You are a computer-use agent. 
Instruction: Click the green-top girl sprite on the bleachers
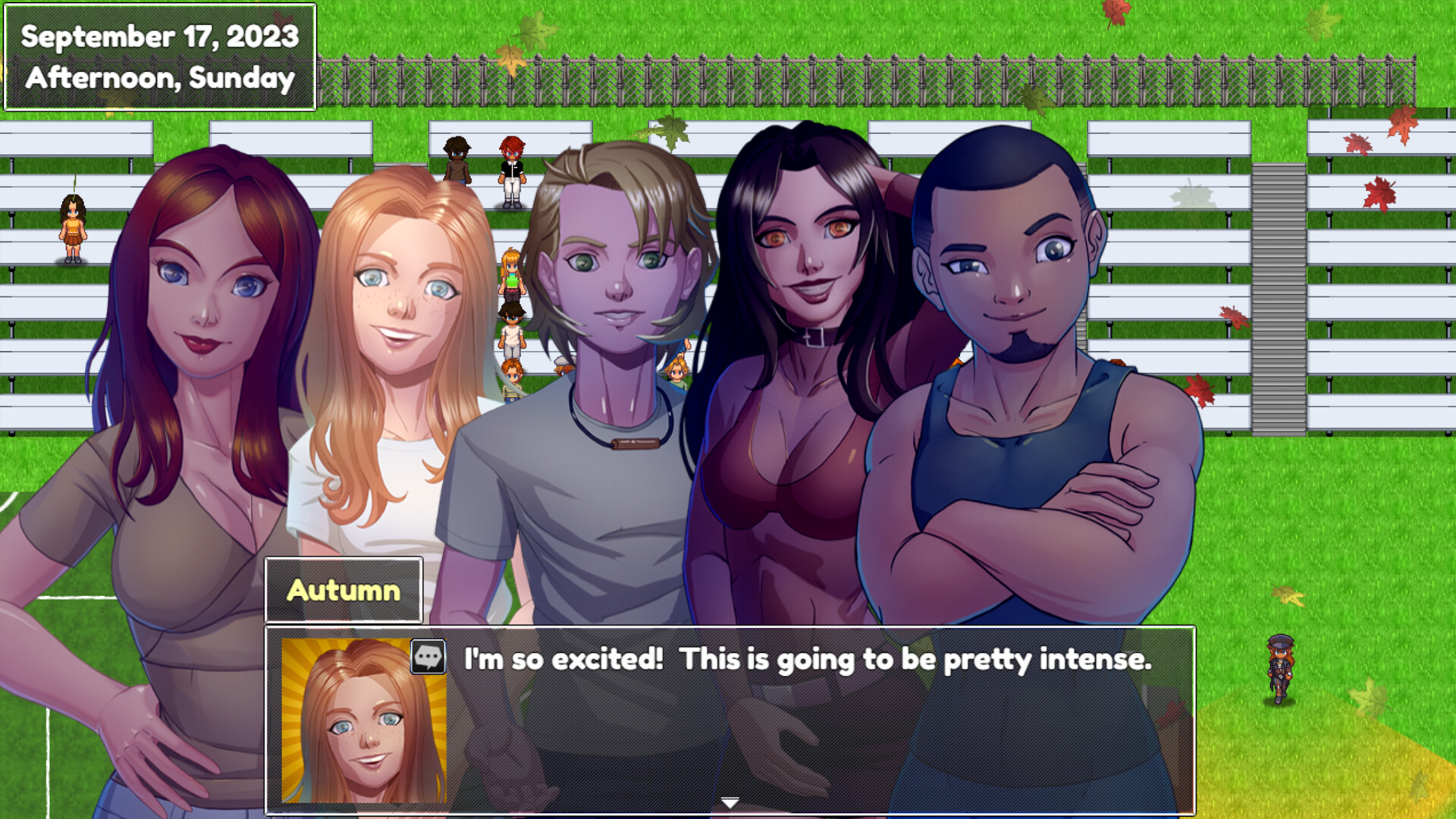pos(510,277)
